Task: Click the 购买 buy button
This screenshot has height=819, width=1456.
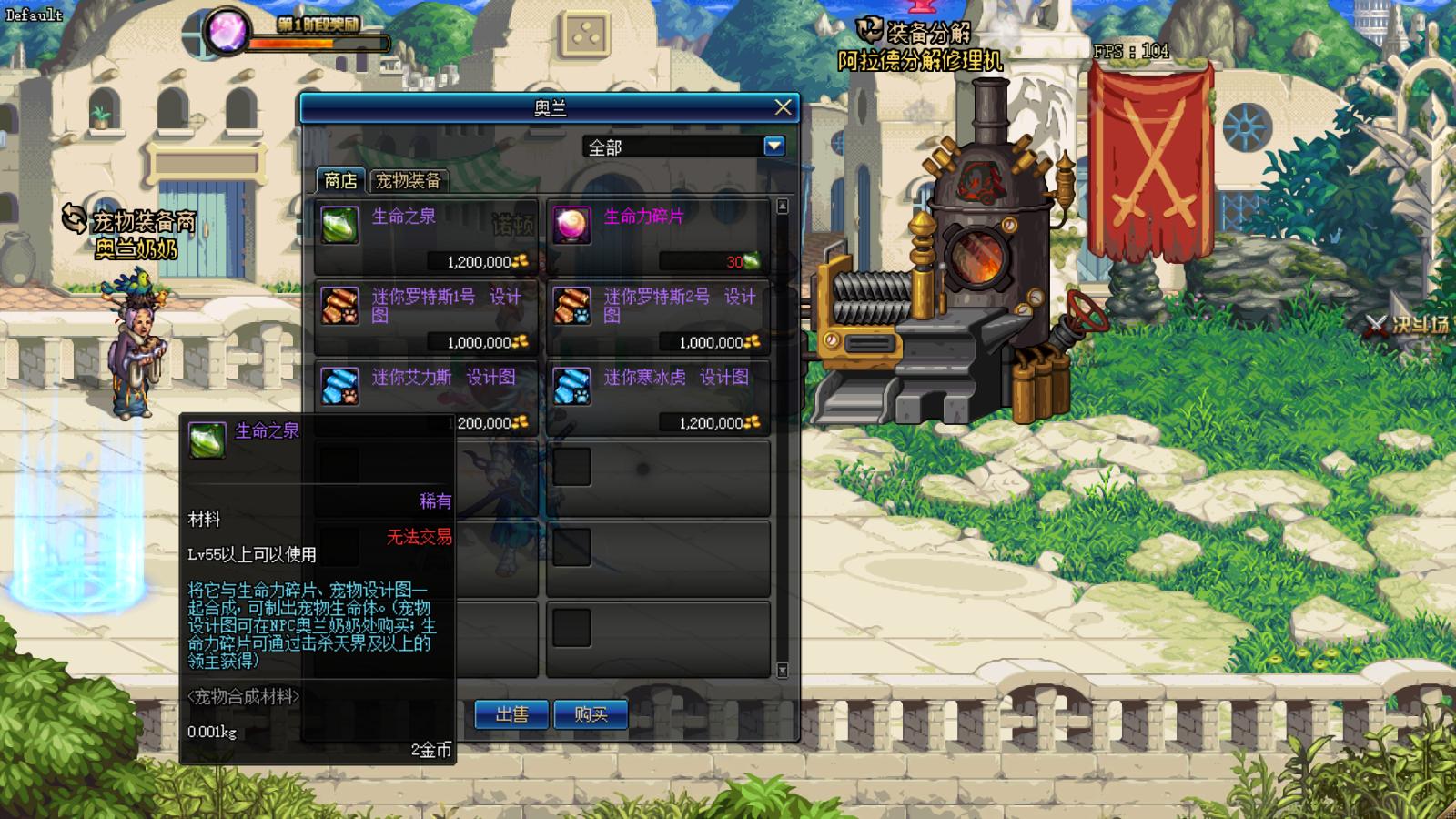Action: [x=591, y=714]
